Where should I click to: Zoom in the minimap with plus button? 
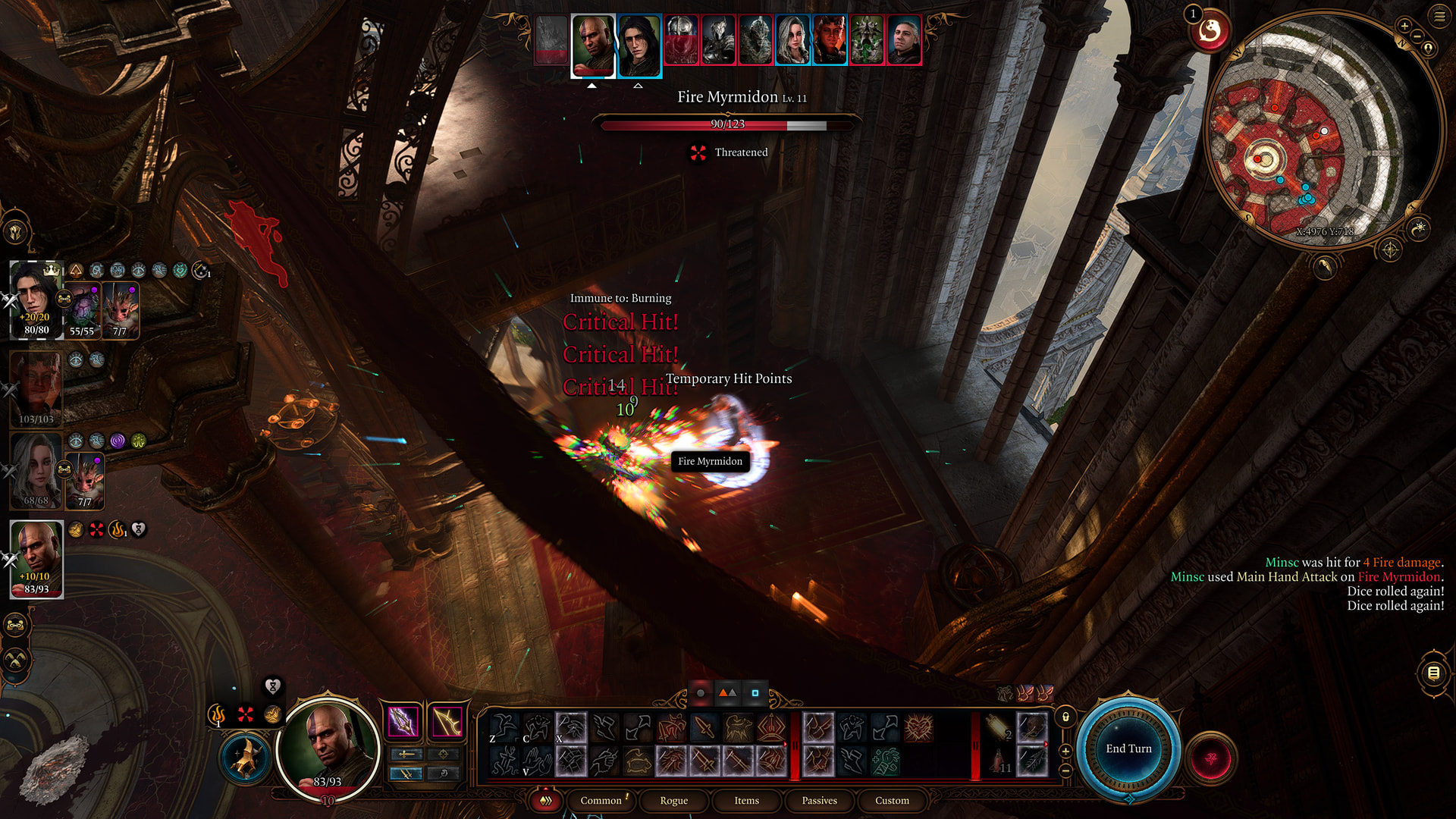pos(1404,27)
